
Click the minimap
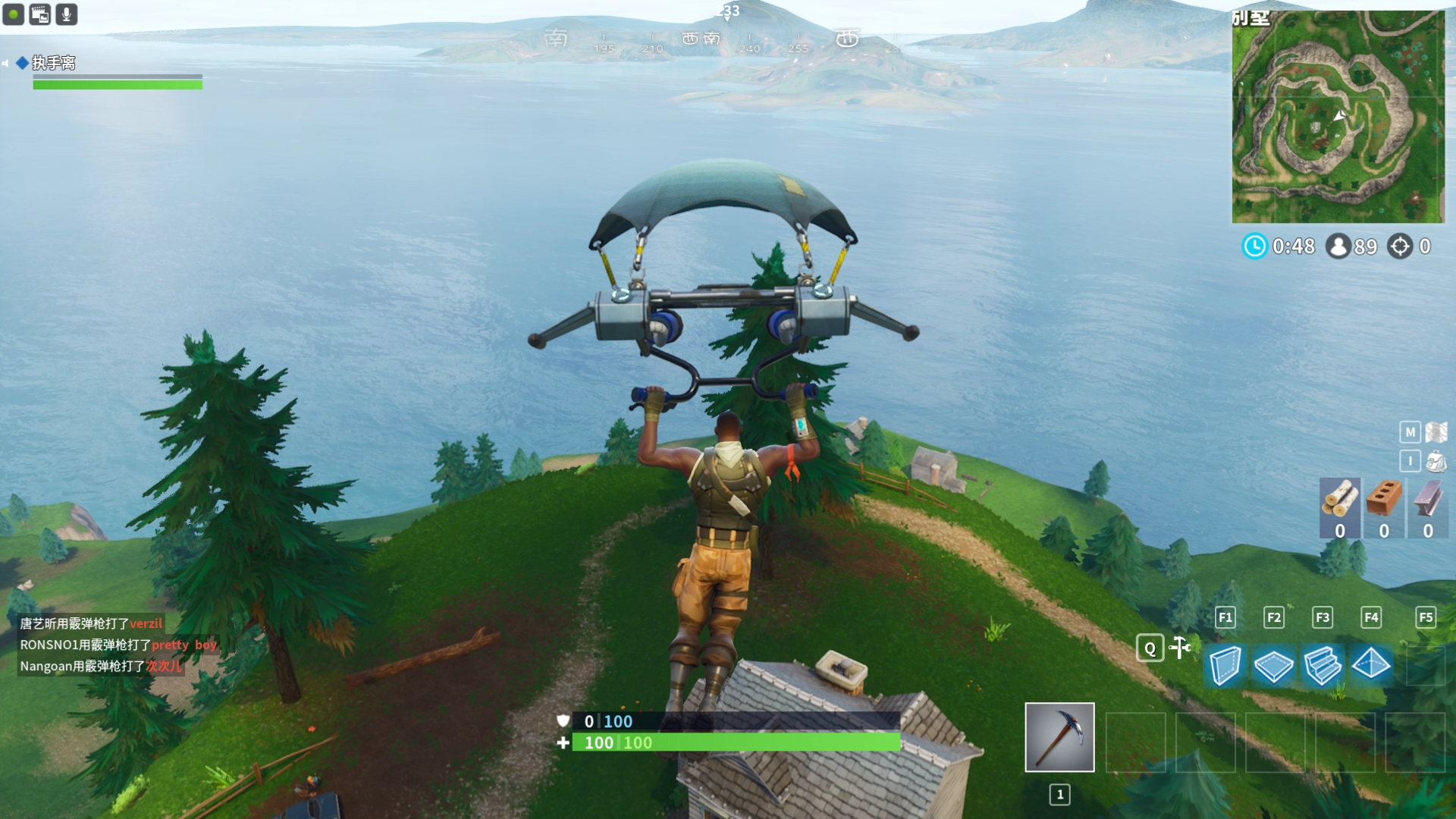[x=1338, y=117]
